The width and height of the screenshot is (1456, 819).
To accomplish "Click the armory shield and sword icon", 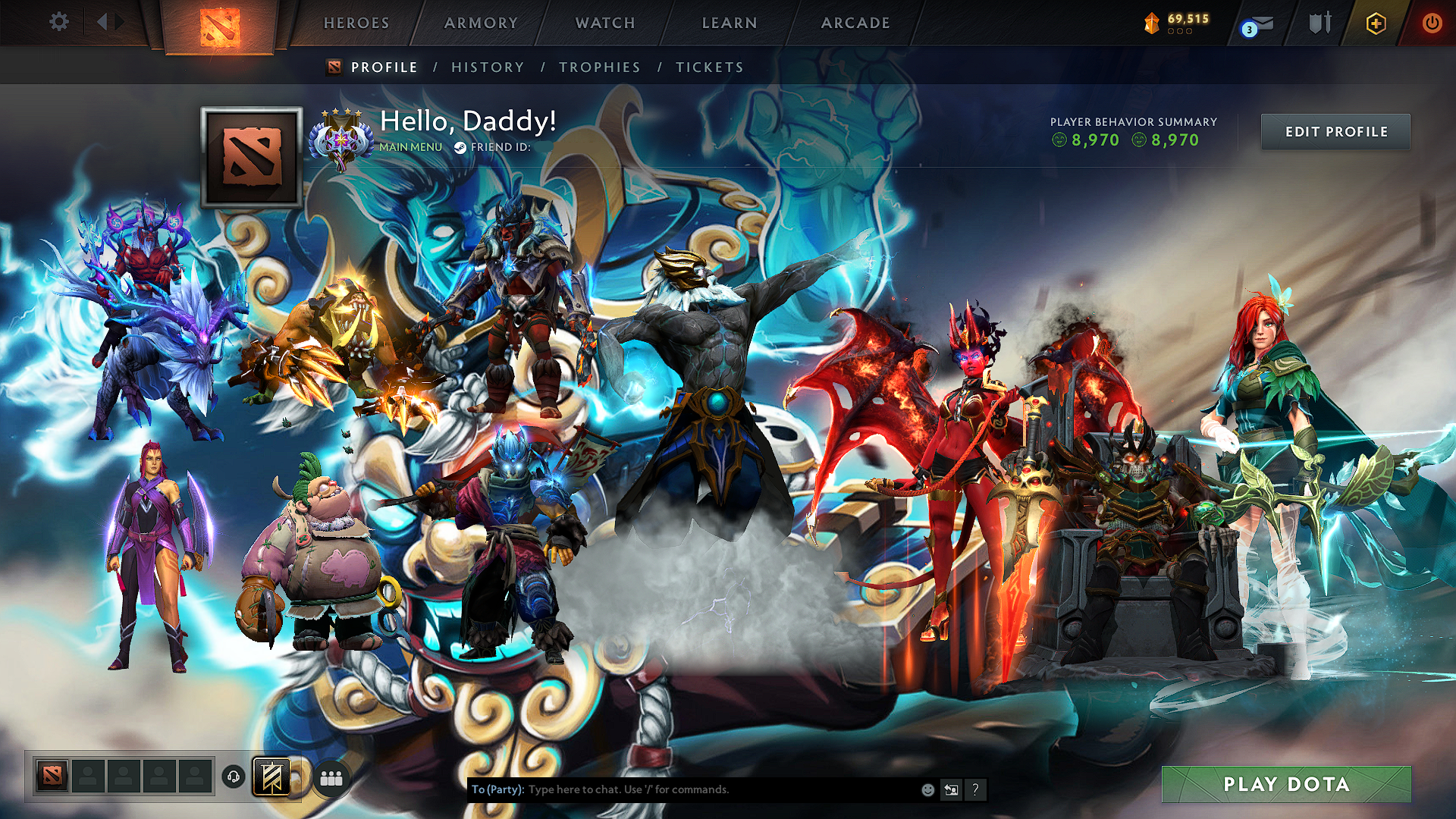I will (1318, 23).
